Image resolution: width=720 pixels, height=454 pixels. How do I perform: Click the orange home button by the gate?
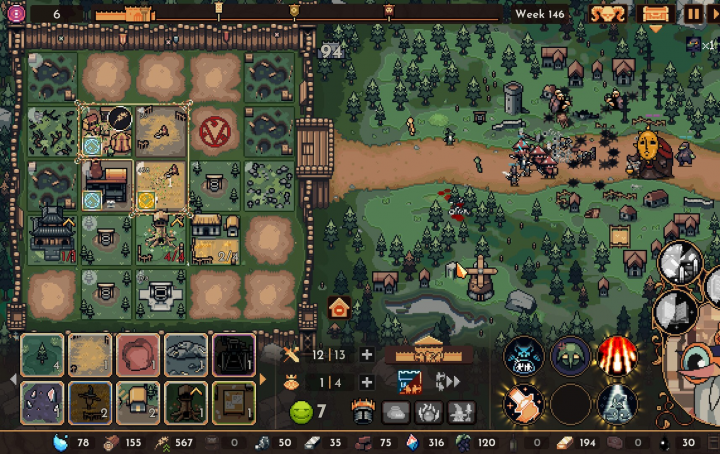coord(339,307)
